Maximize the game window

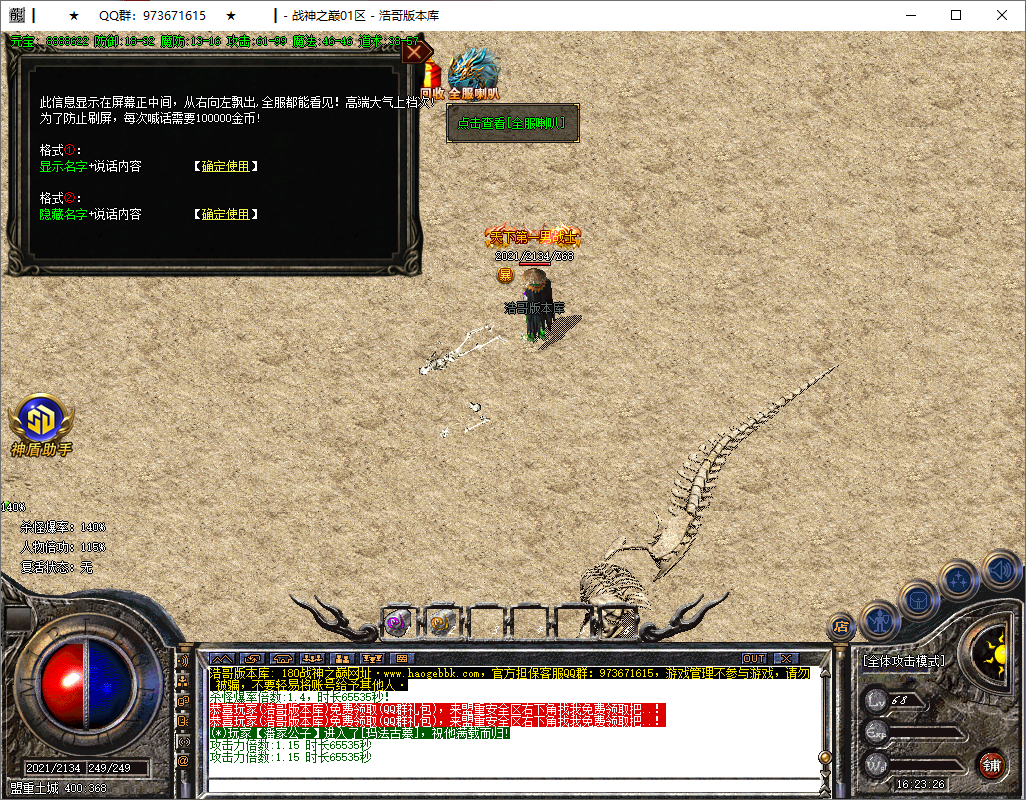tap(955, 15)
